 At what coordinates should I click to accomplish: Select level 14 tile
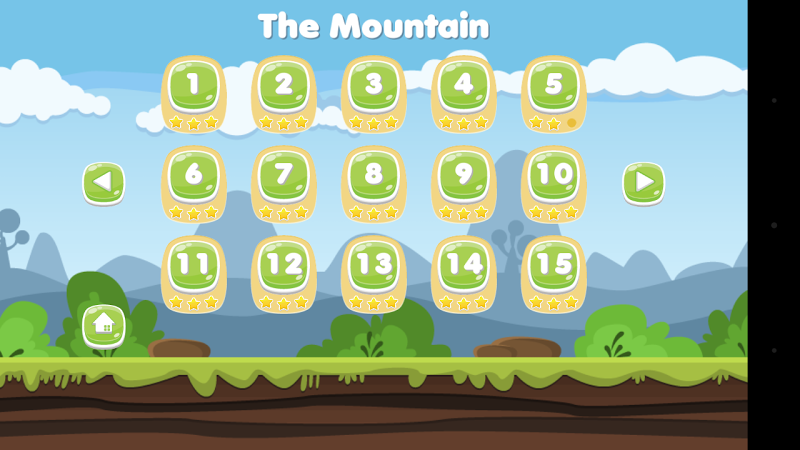(464, 268)
